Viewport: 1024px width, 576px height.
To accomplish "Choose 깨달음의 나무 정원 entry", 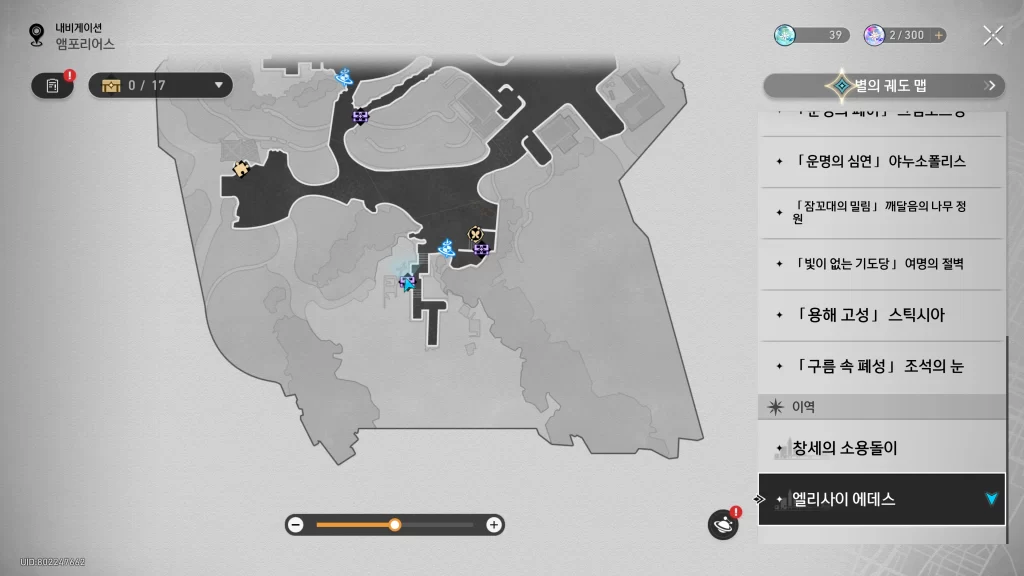I will [x=880, y=212].
